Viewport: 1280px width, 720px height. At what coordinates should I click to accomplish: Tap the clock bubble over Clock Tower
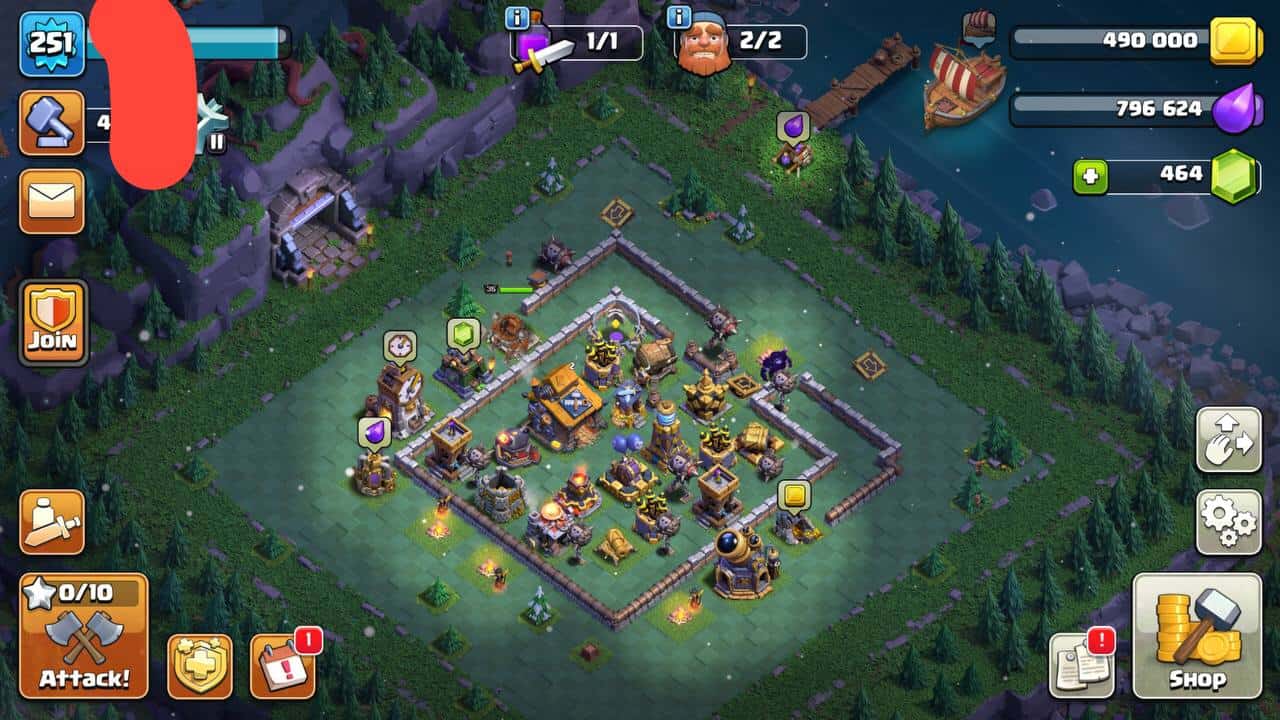coord(400,346)
